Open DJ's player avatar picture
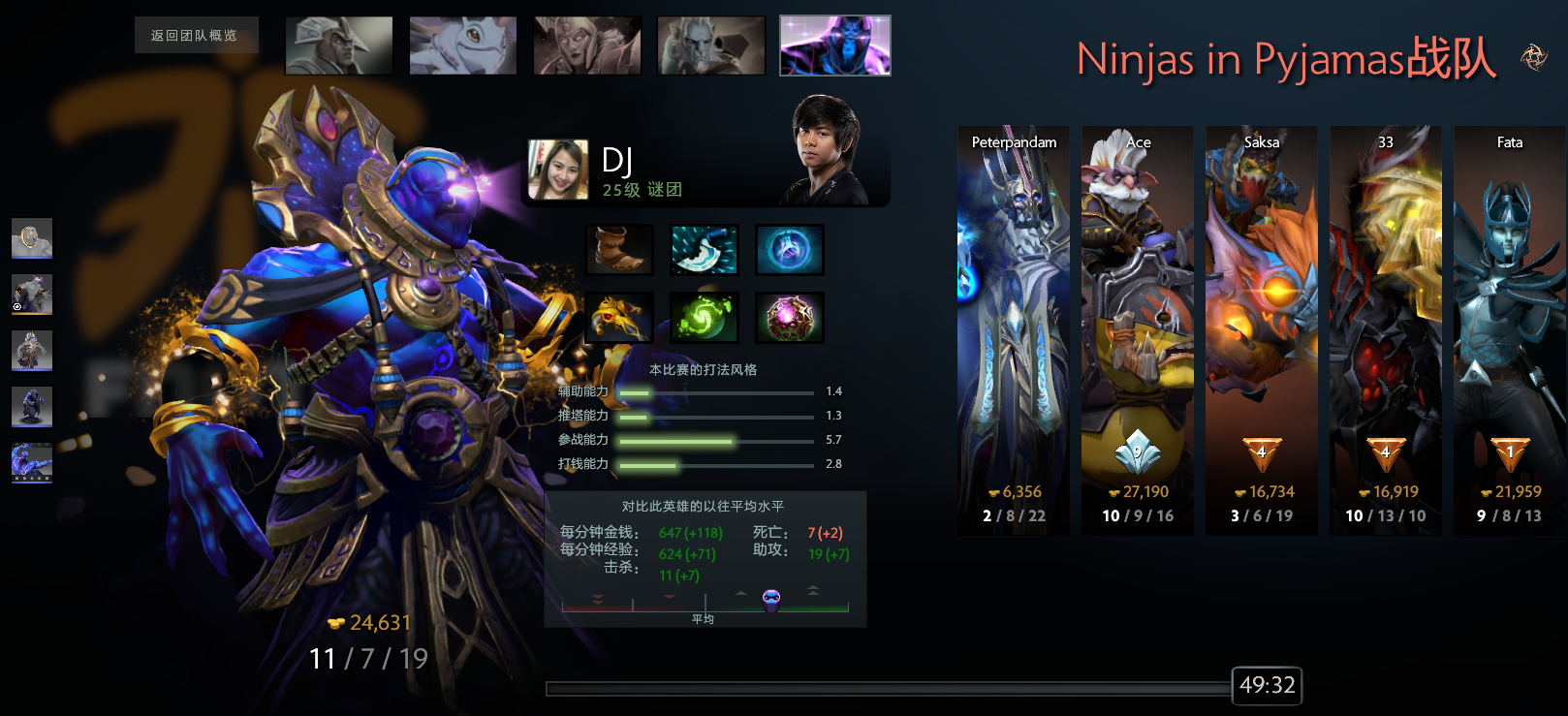The image size is (1568, 716). coord(558,170)
